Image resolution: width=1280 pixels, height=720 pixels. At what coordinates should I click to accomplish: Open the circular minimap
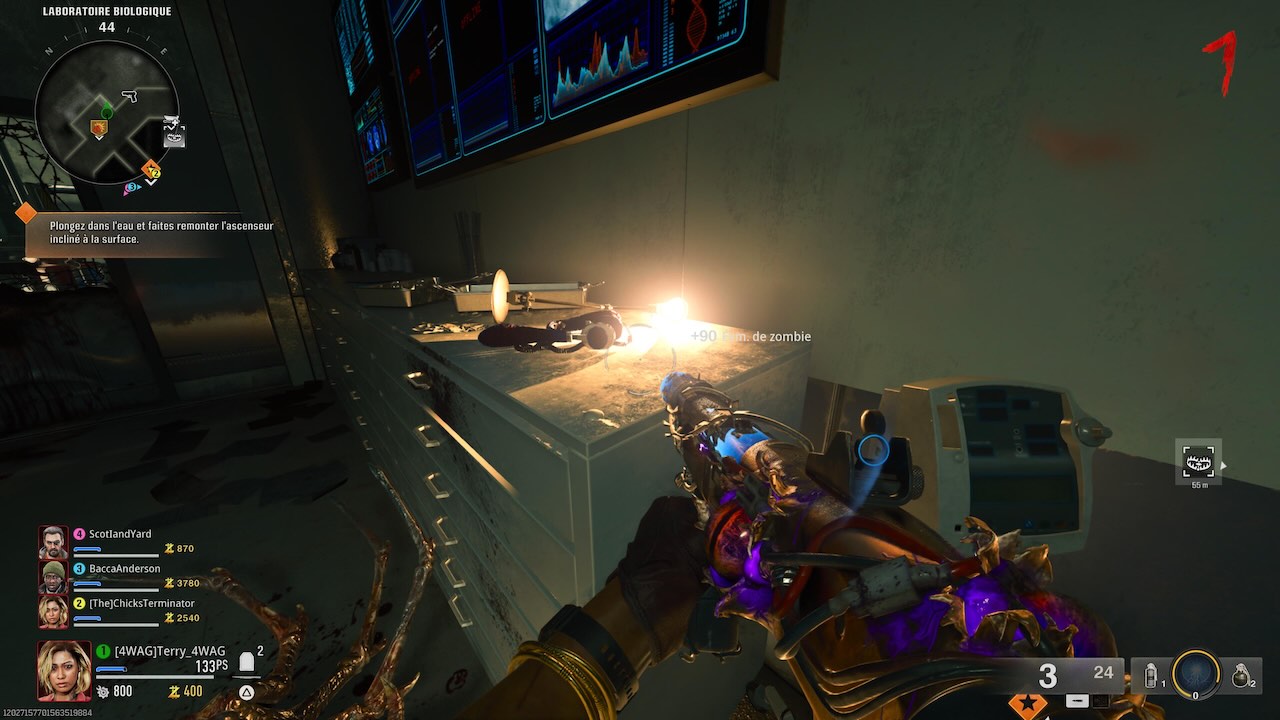[107, 111]
